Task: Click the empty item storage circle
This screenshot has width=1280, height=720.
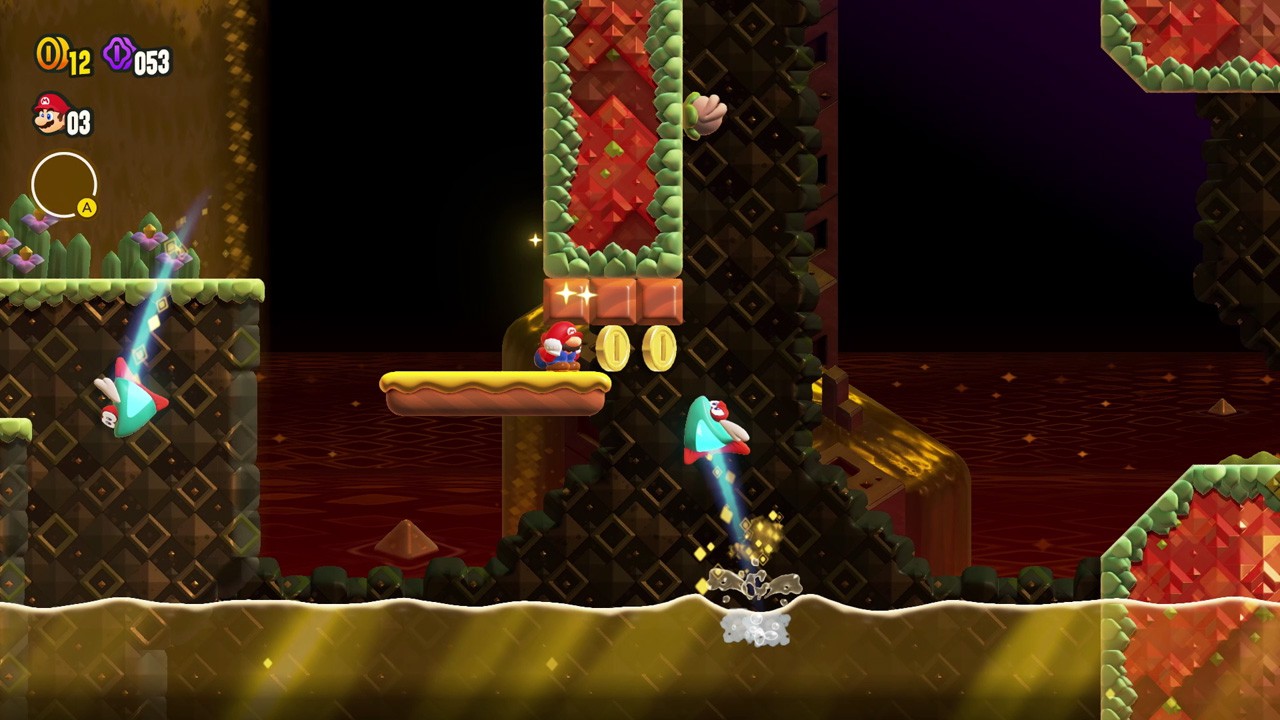Action: pos(65,185)
